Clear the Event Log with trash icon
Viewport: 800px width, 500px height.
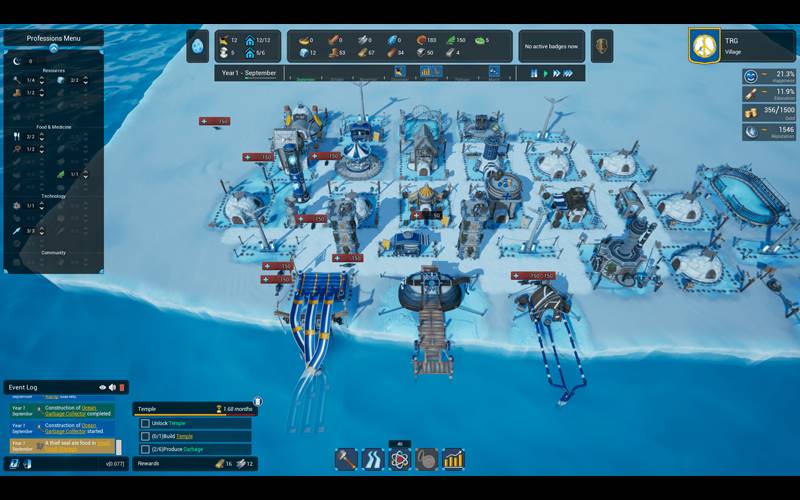click(x=122, y=387)
